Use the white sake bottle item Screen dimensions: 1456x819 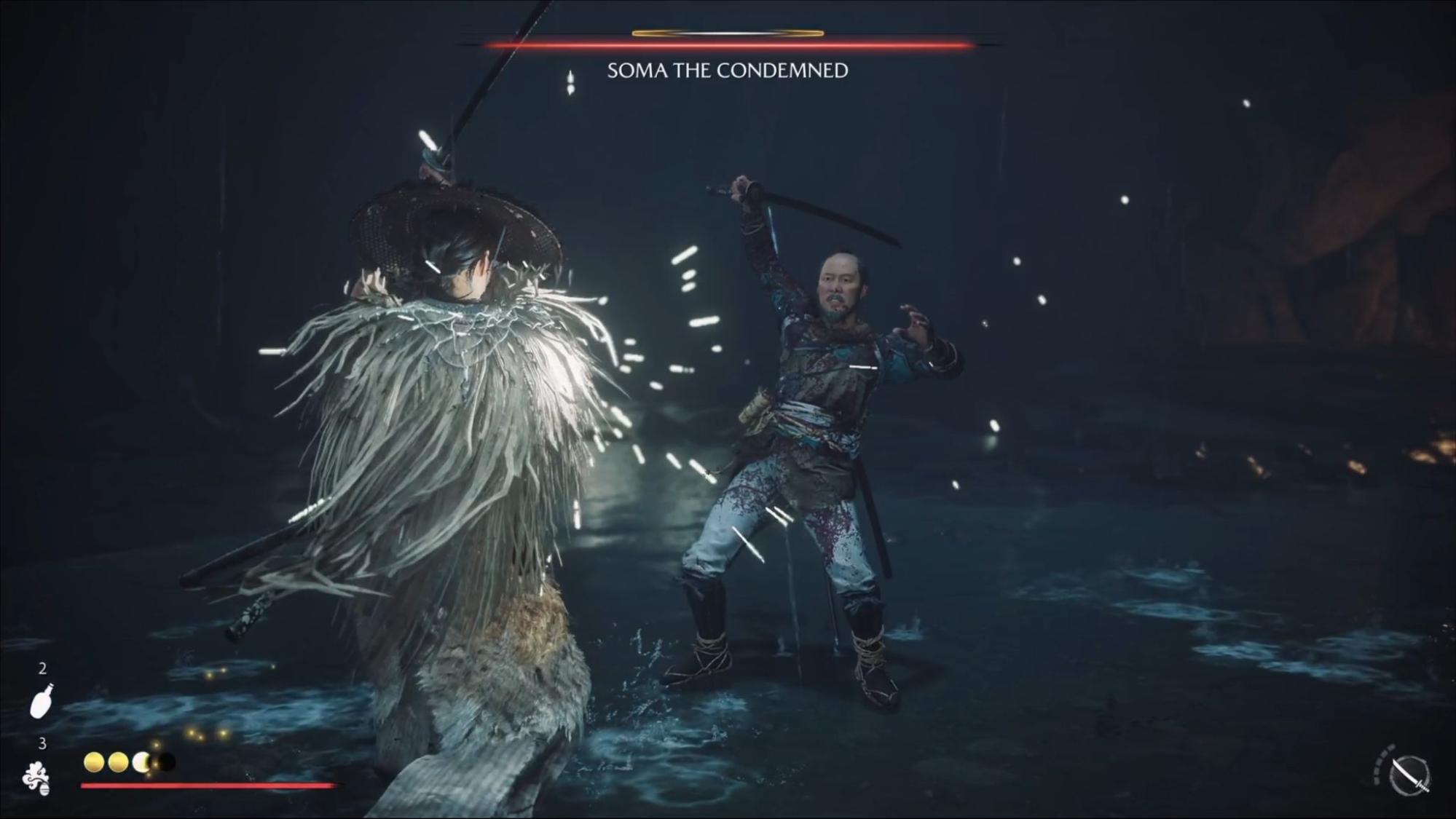41,700
